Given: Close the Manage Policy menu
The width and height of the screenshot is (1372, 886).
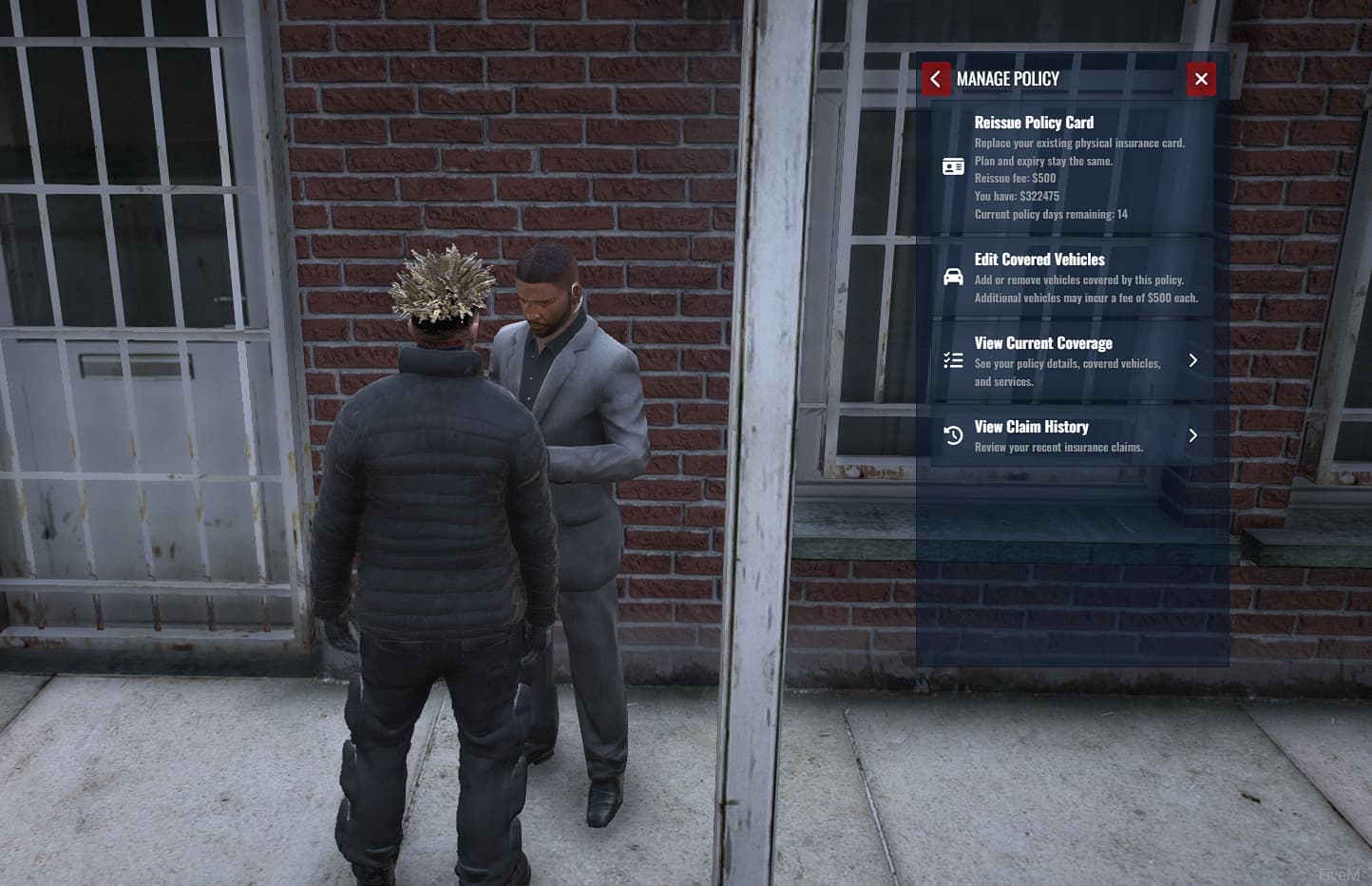Looking at the screenshot, I should click(1201, 79).
